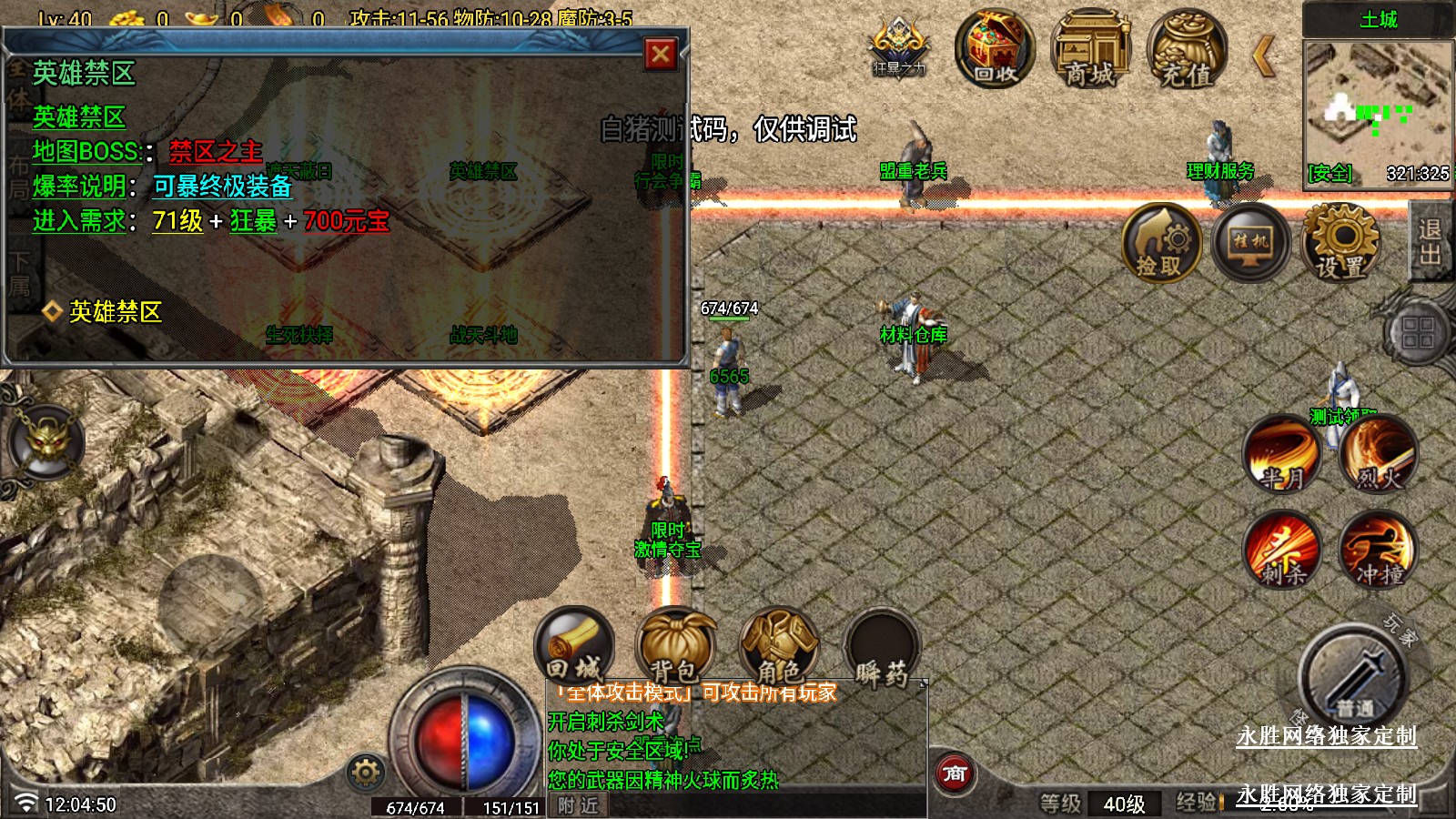Activate the 半月 skill

(1282, 453)
